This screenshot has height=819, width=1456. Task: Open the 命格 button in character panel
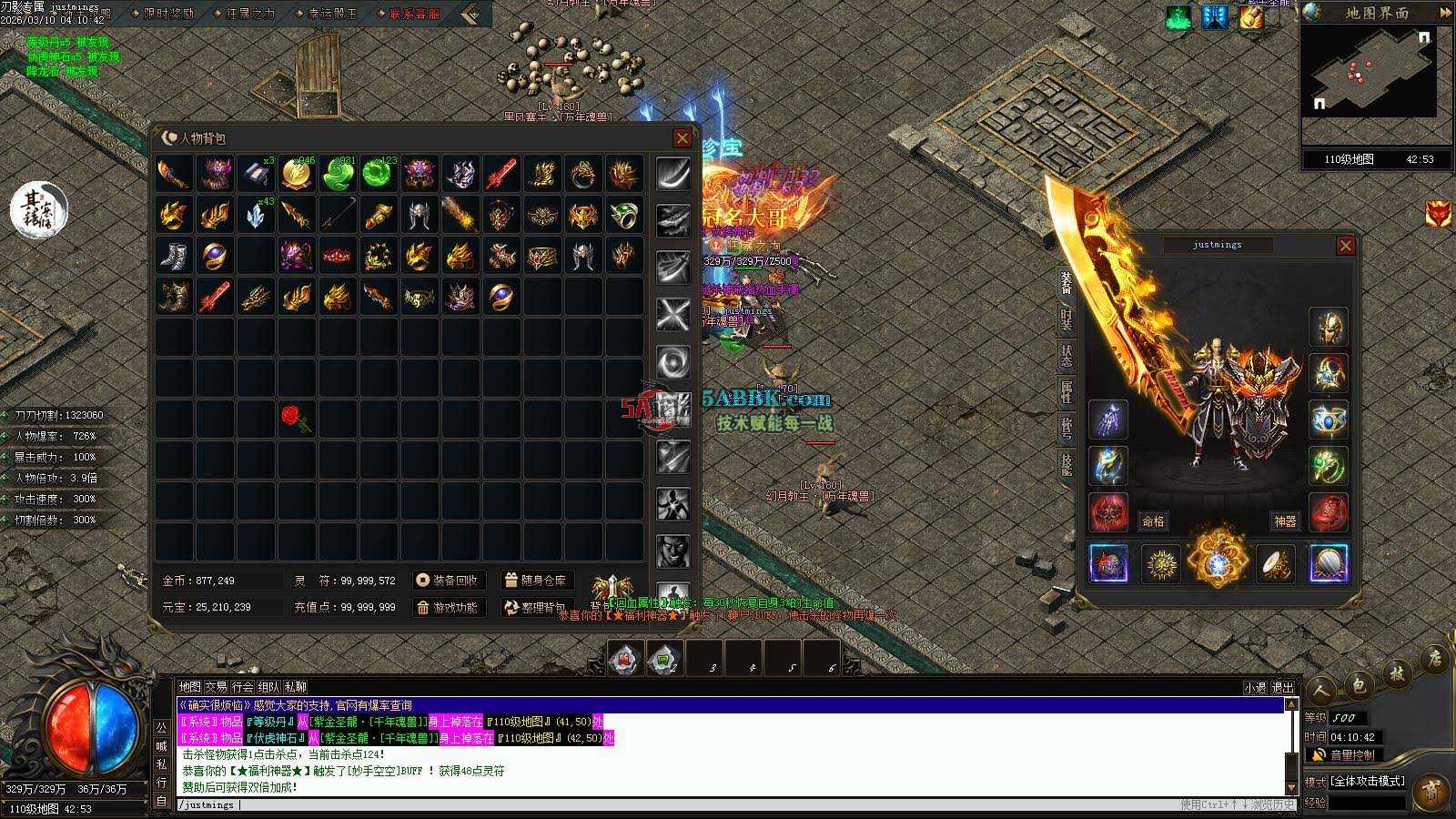1153,521
